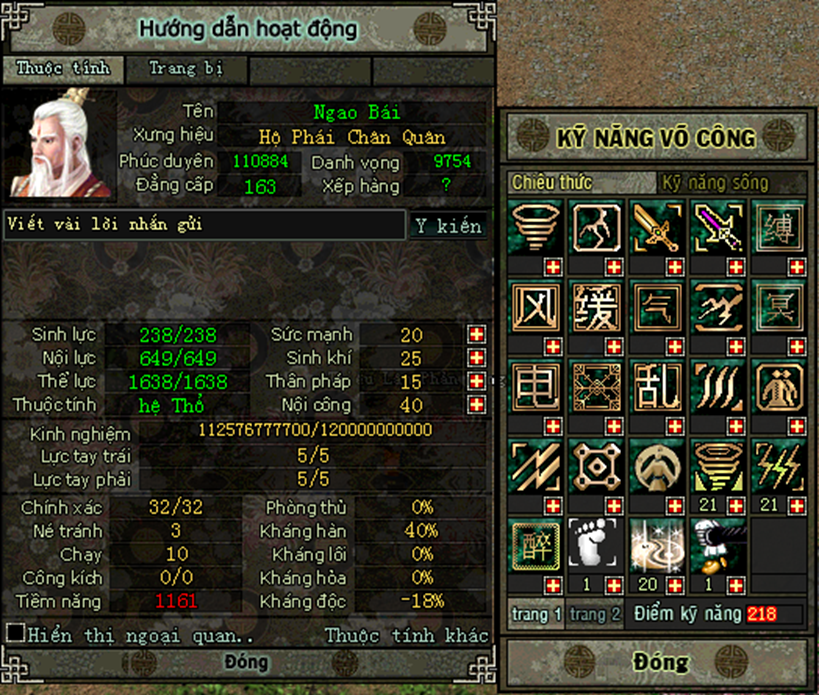Open Thuộc tính khác details
819x695 pixels.
[x=407, y=635]
